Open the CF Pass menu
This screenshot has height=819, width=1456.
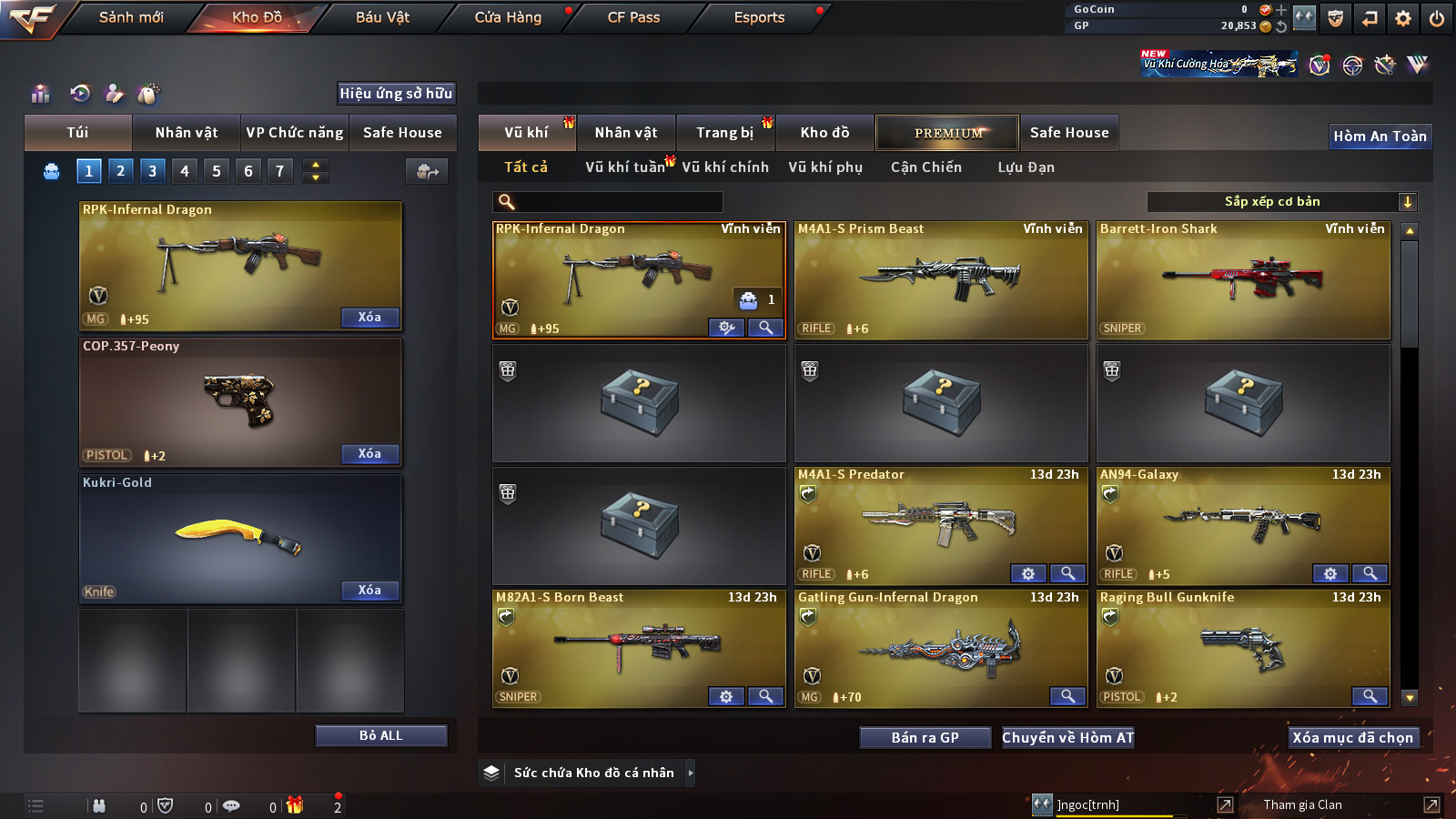coord(633,17)
